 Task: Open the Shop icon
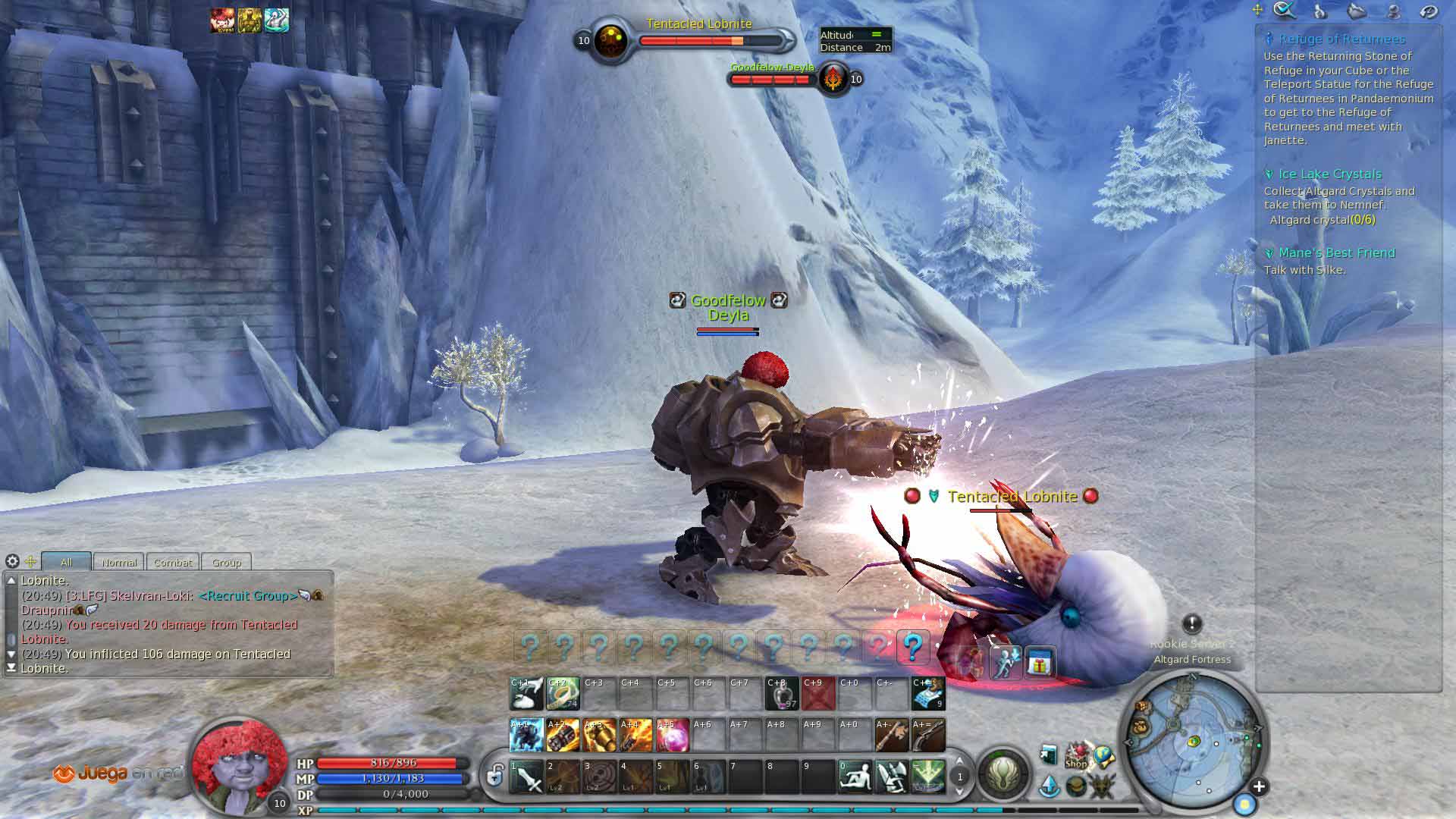point(1076,756)
